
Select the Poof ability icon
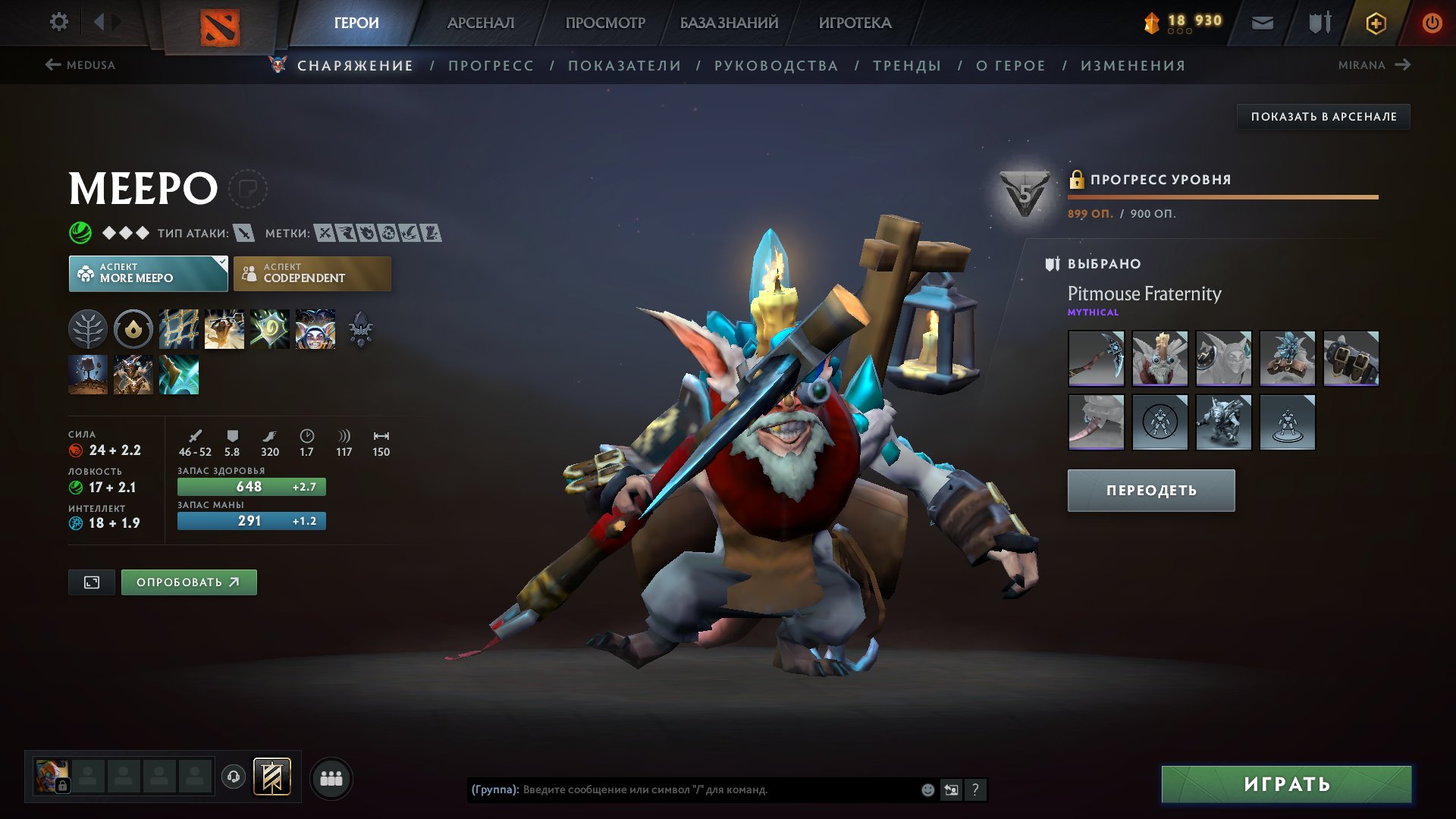click(224, 329)
